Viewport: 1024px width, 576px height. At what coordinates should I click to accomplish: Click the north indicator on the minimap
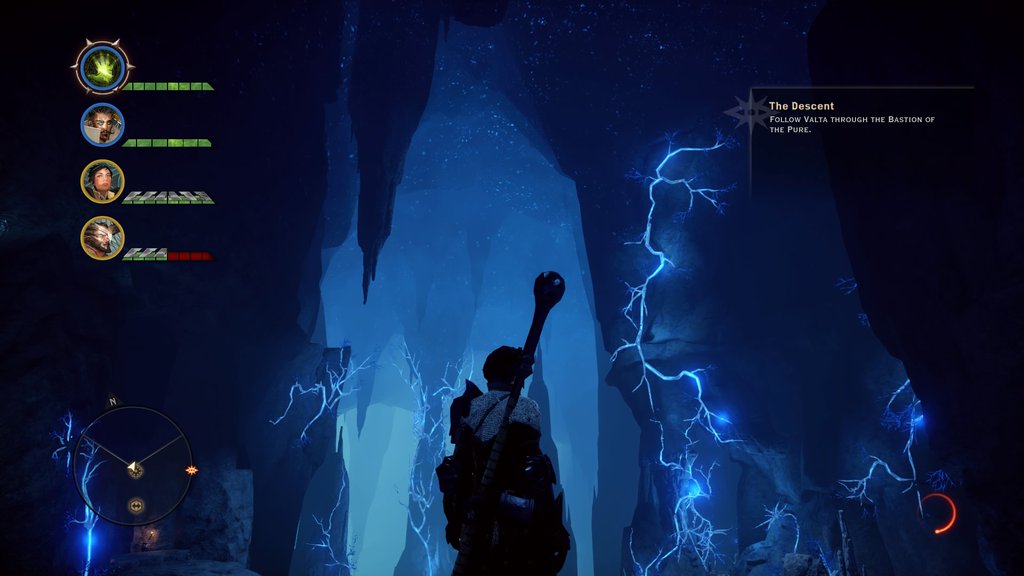click(x=113, y=402)
